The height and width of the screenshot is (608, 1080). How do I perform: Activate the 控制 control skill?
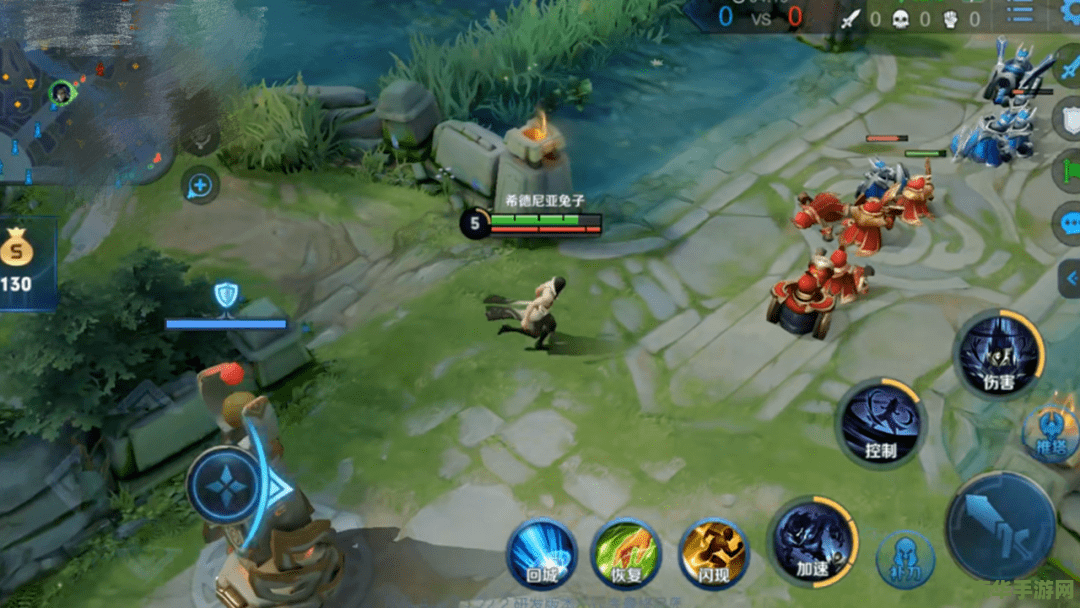[x=880, y=422]
